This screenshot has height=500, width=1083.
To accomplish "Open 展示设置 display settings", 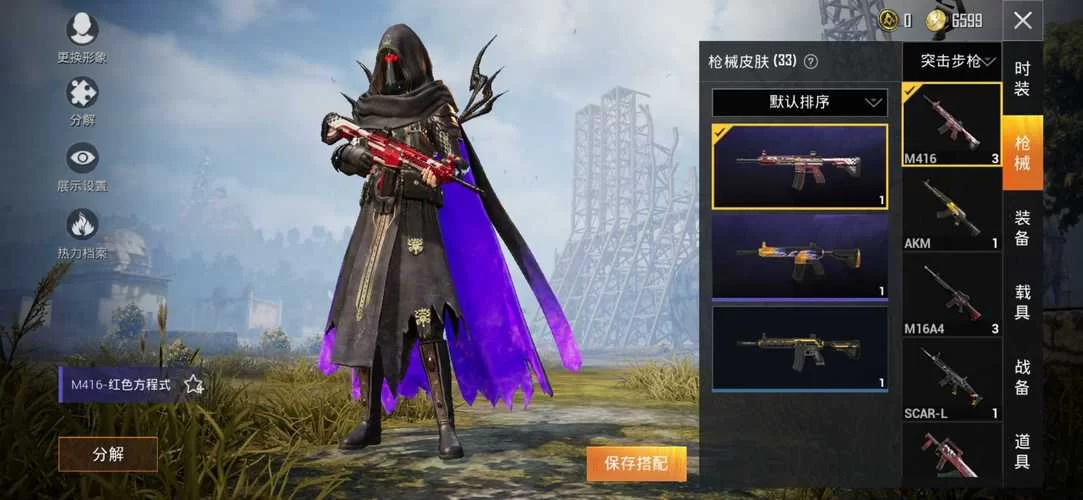I will [x=82, y=158].
